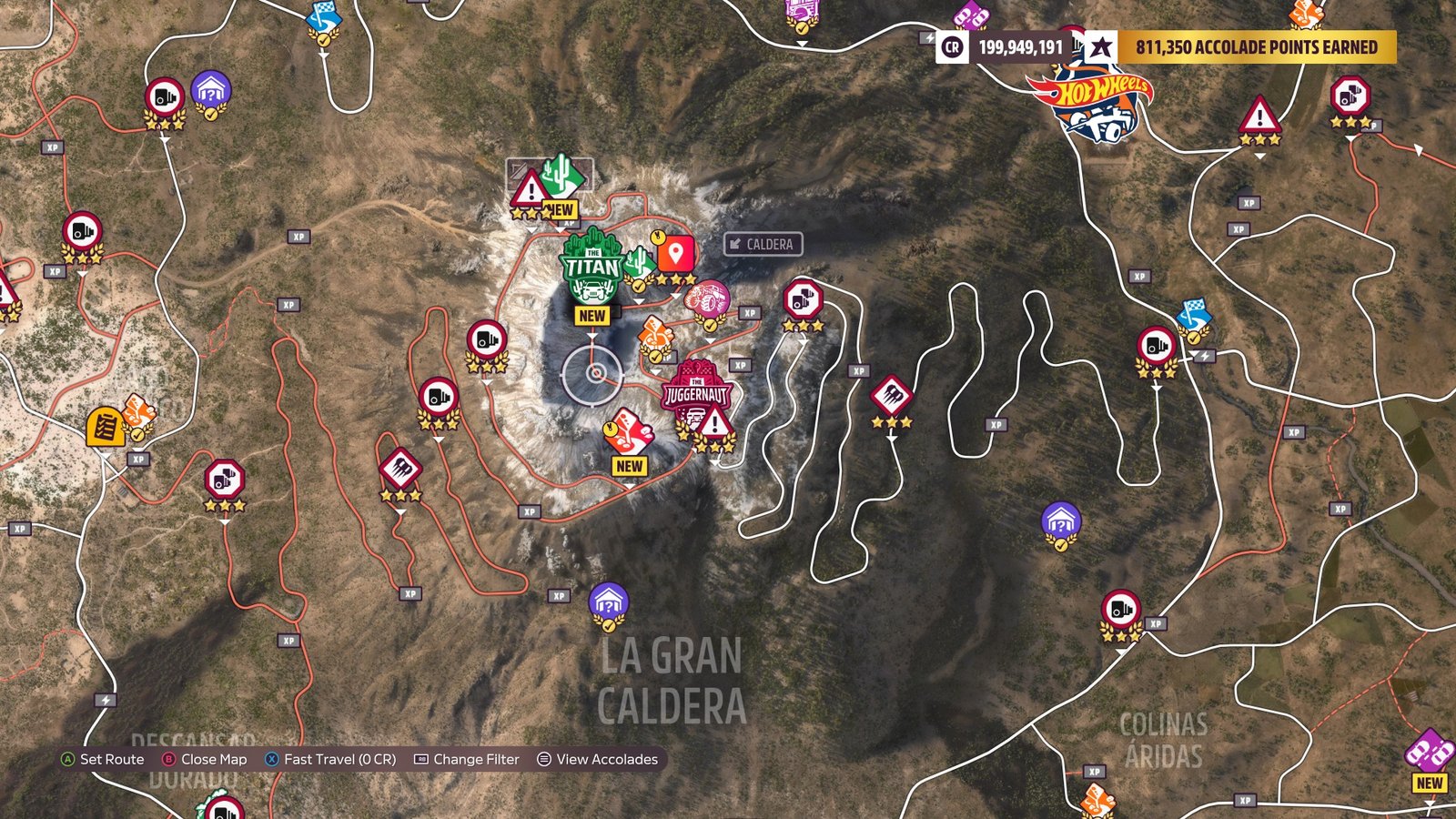1456x819 pixels.
Task: Select the green cactus marker above The Titan
Action: click(562, 175)
